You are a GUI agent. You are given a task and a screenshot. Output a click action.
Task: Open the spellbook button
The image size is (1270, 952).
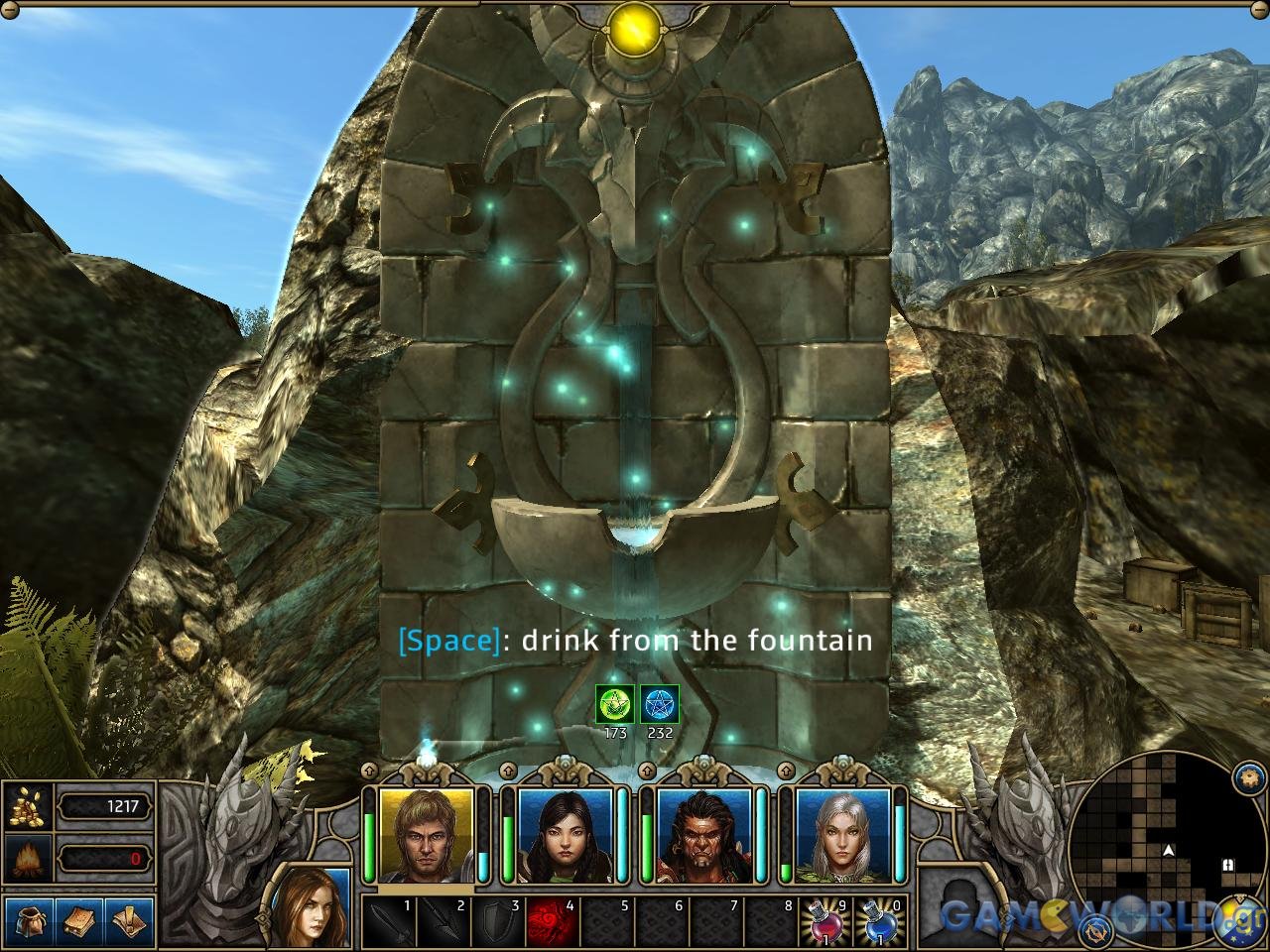click(x=79, y=922)
